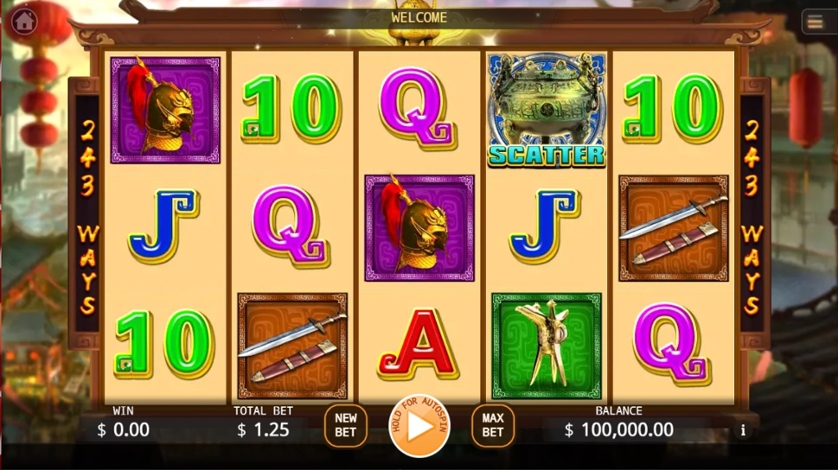Return to lobby via the home icon
Viewport: 838px width, 470px height.
click(x=24, y=20)
